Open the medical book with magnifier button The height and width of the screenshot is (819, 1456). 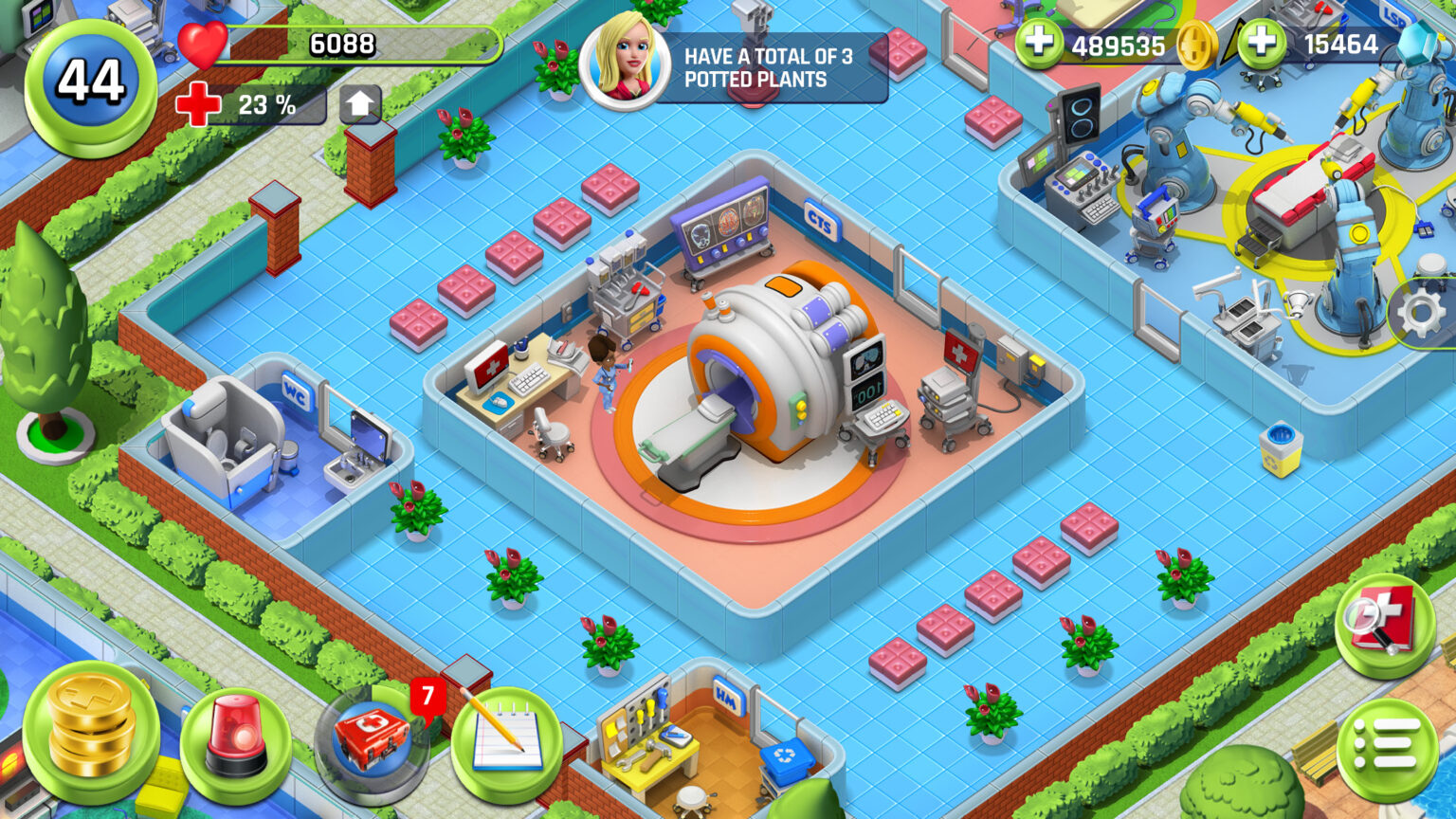pos(1385,623)
